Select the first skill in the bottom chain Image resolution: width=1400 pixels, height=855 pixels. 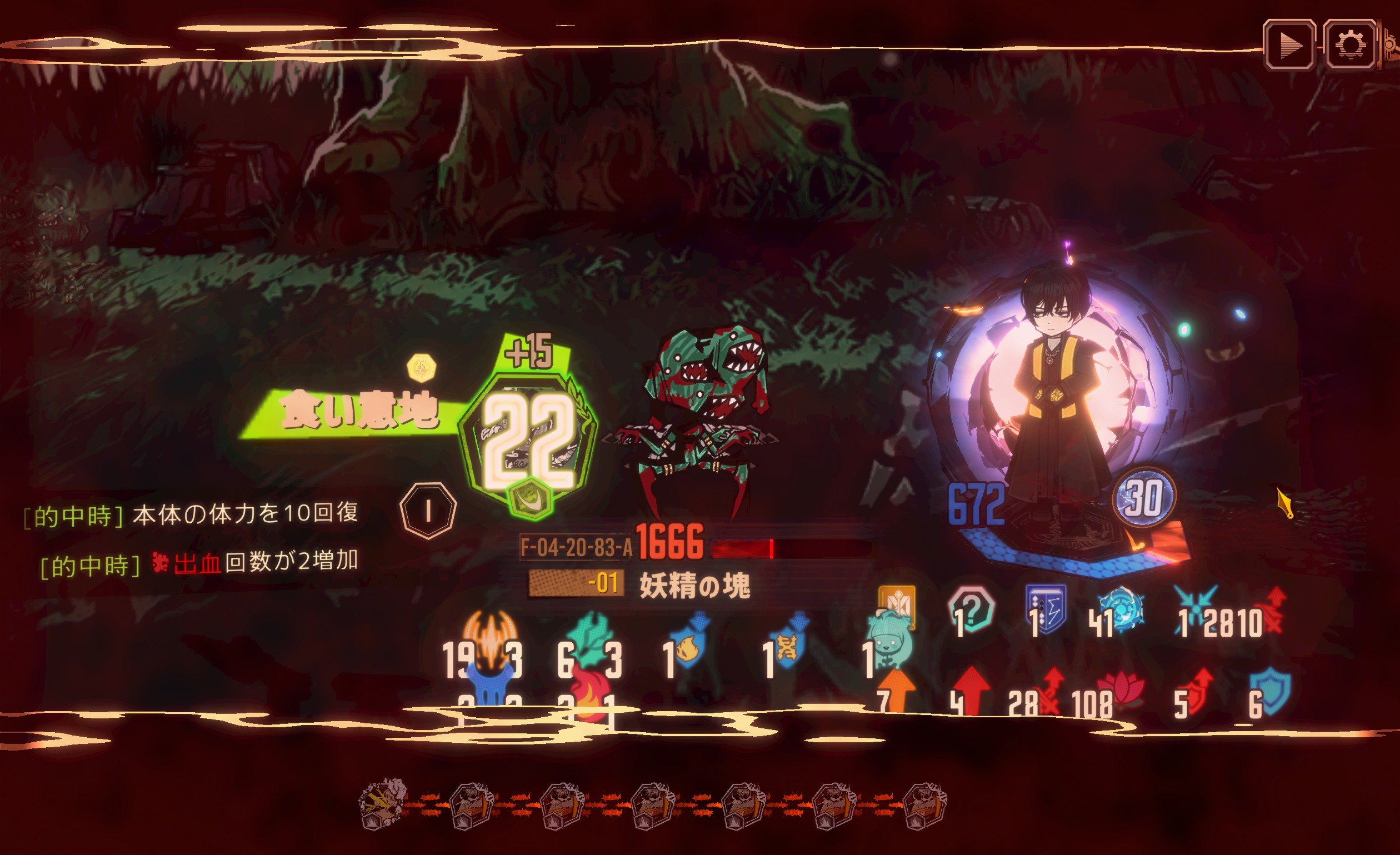(383, 804)
